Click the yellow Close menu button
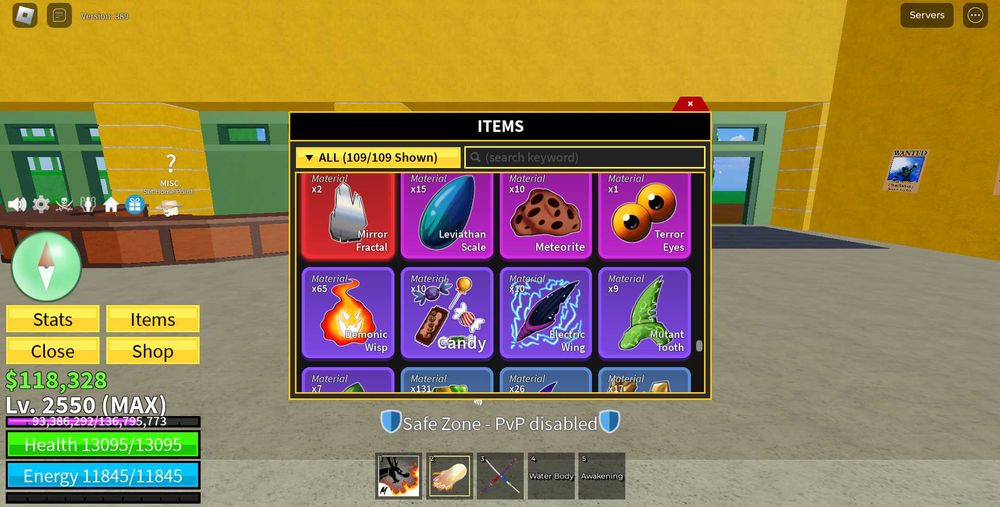This screenshot has height=507, width=1000. [x=53, y=351]
